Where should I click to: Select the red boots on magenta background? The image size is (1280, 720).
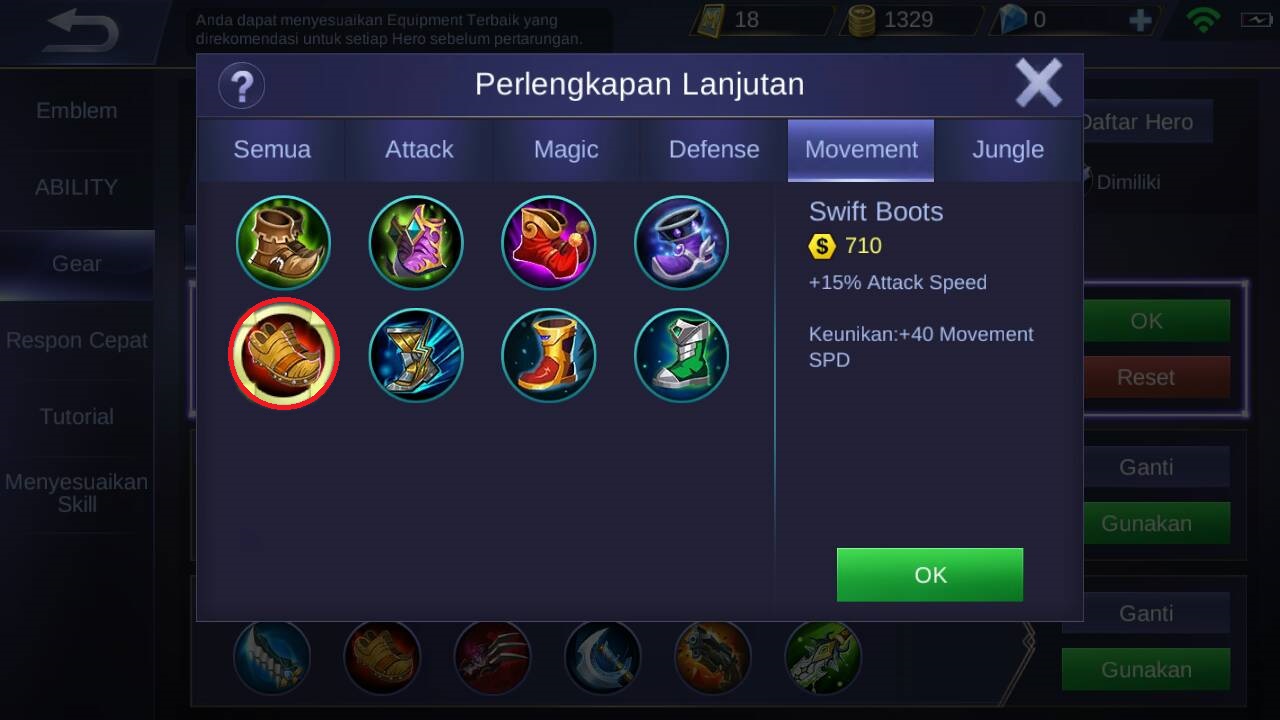[548, 242]
